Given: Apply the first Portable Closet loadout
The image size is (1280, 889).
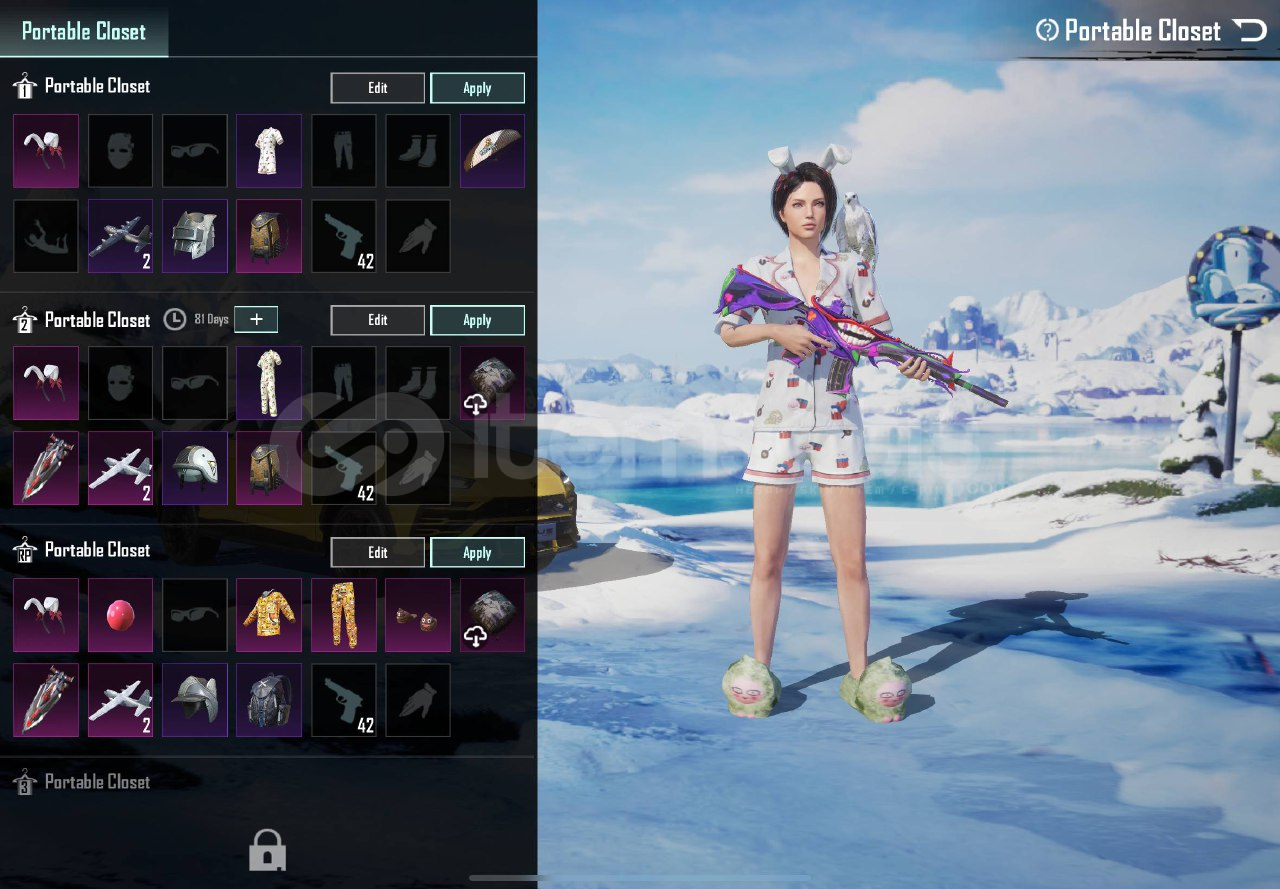Looking at the screenshot, I should click(477, 88).
